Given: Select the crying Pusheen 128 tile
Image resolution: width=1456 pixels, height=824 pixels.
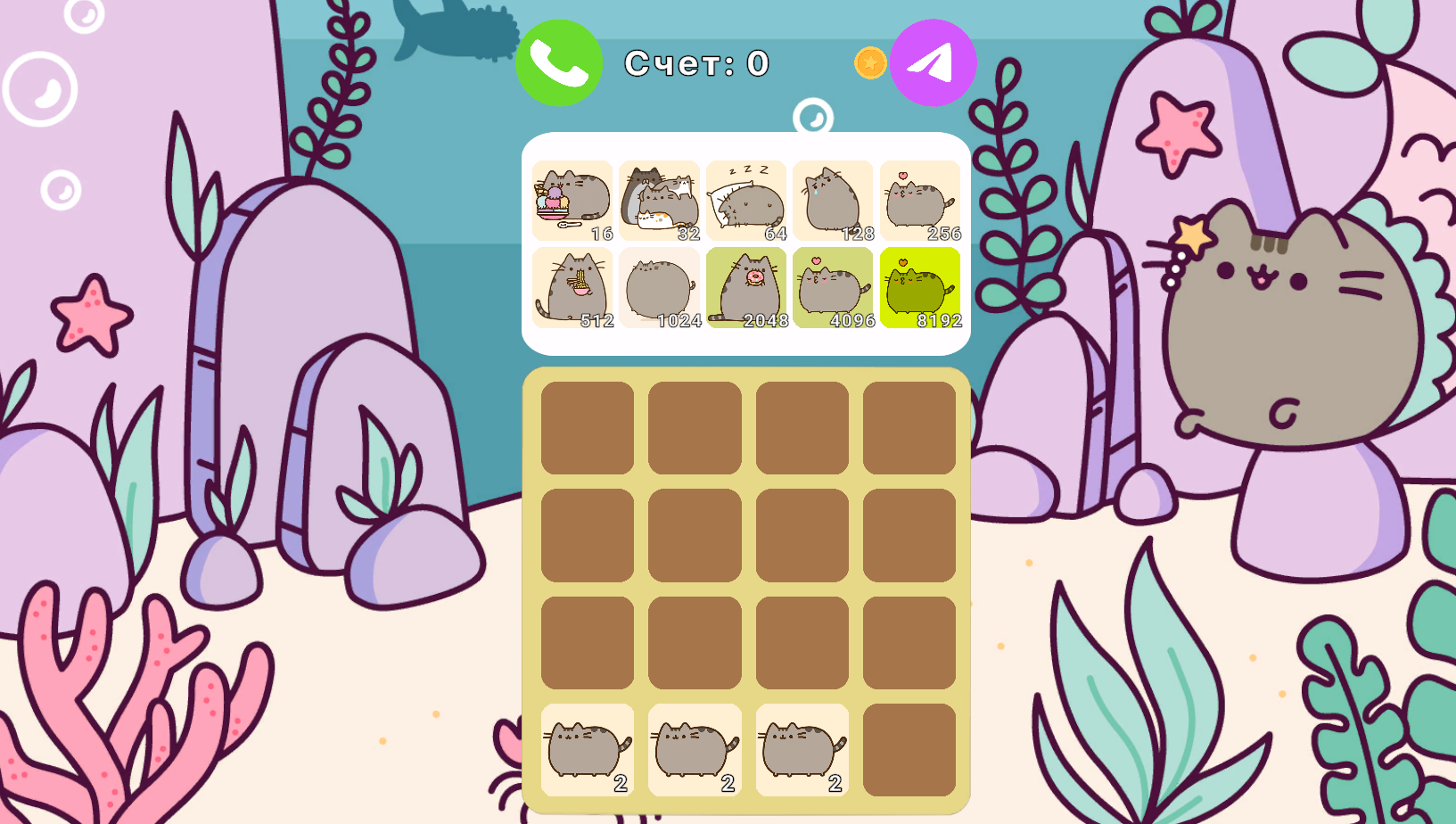Looking at the screenshot, I should (833, 198).
